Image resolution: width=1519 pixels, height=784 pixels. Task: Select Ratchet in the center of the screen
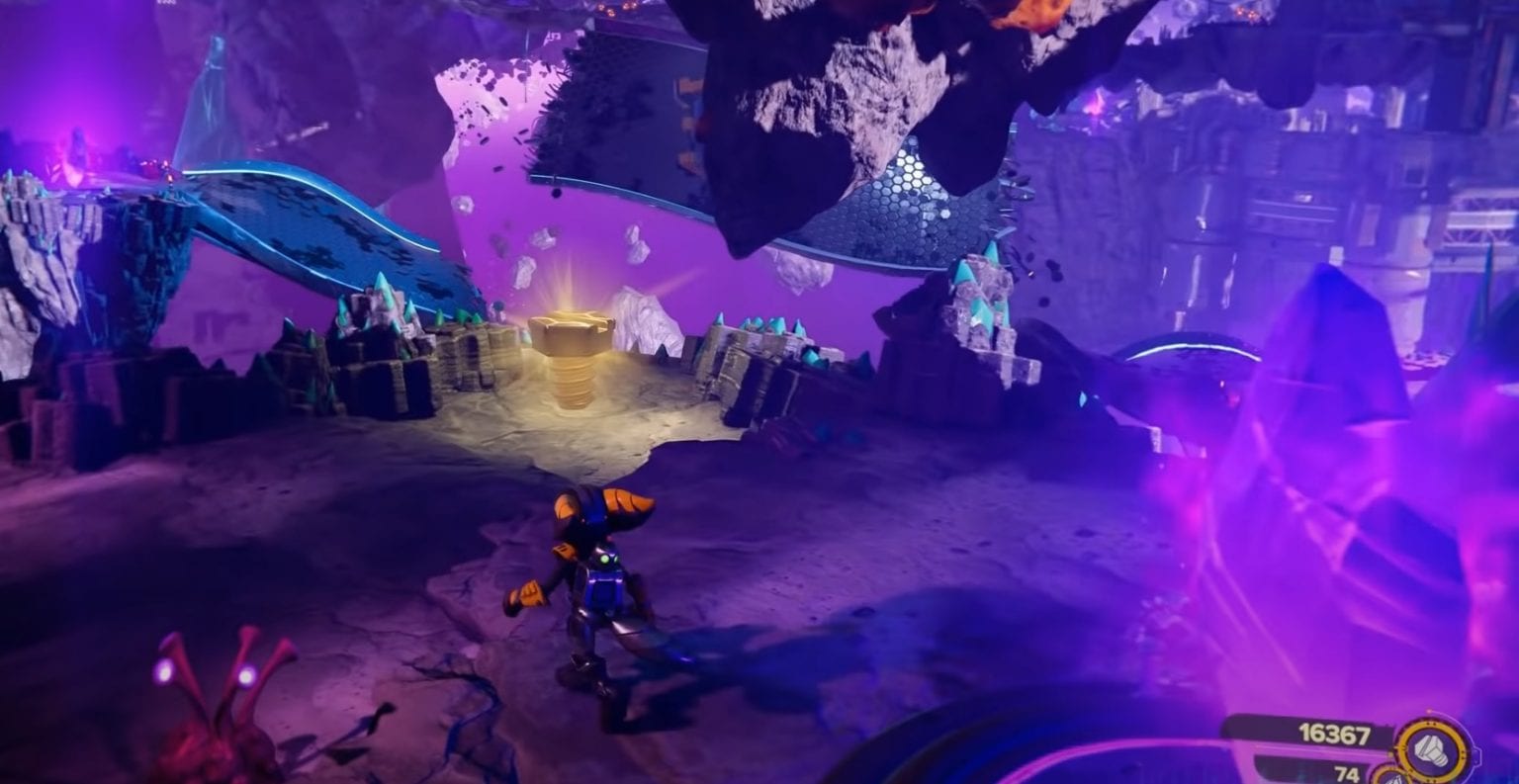pyautogui.click(x=593, y=583)
